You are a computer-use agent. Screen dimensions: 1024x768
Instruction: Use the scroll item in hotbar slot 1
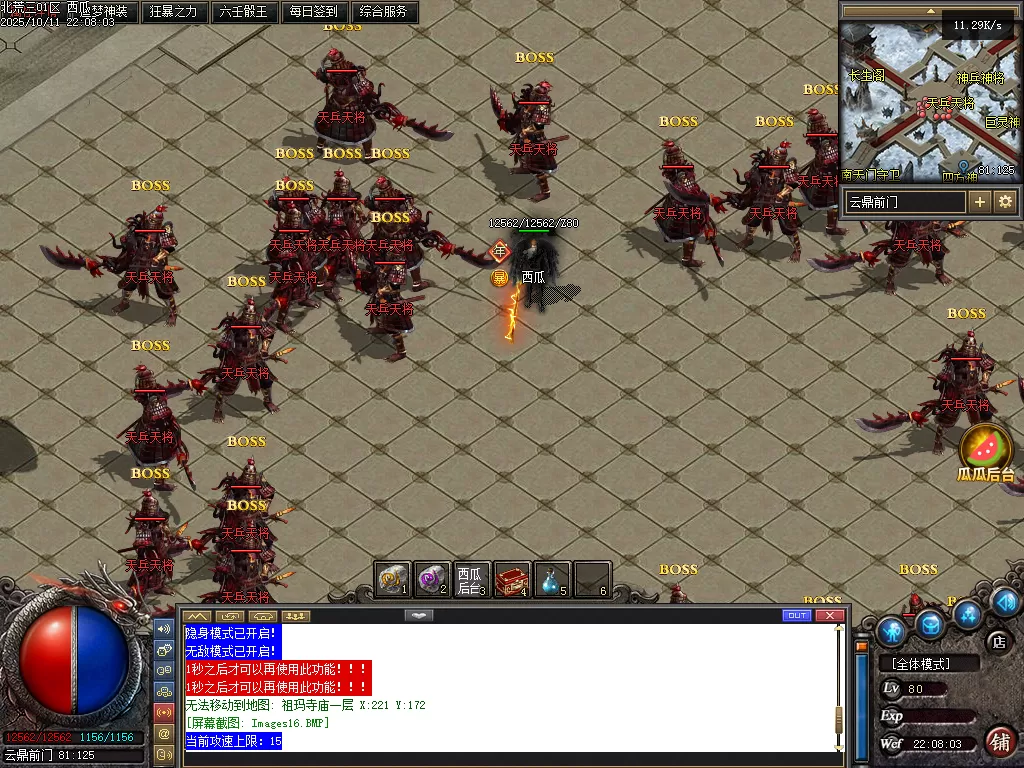(392, 579)
